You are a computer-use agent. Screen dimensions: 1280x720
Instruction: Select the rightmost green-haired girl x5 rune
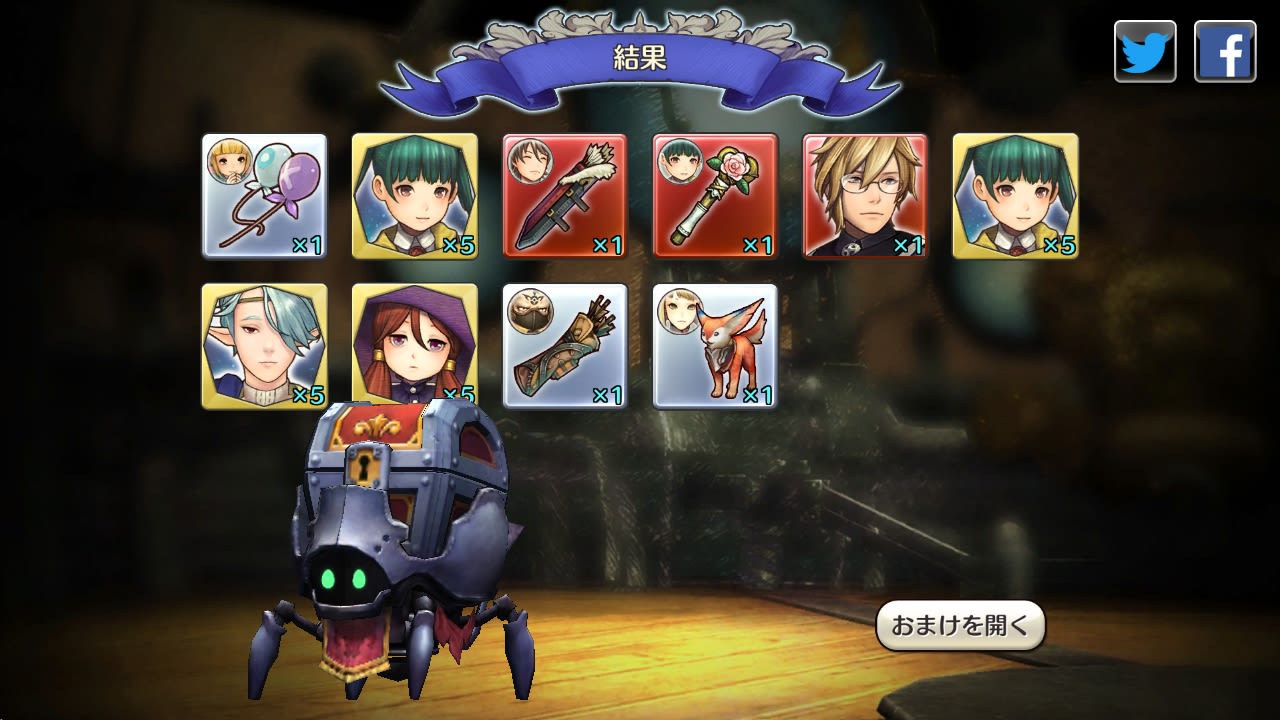pos(1015,193)
